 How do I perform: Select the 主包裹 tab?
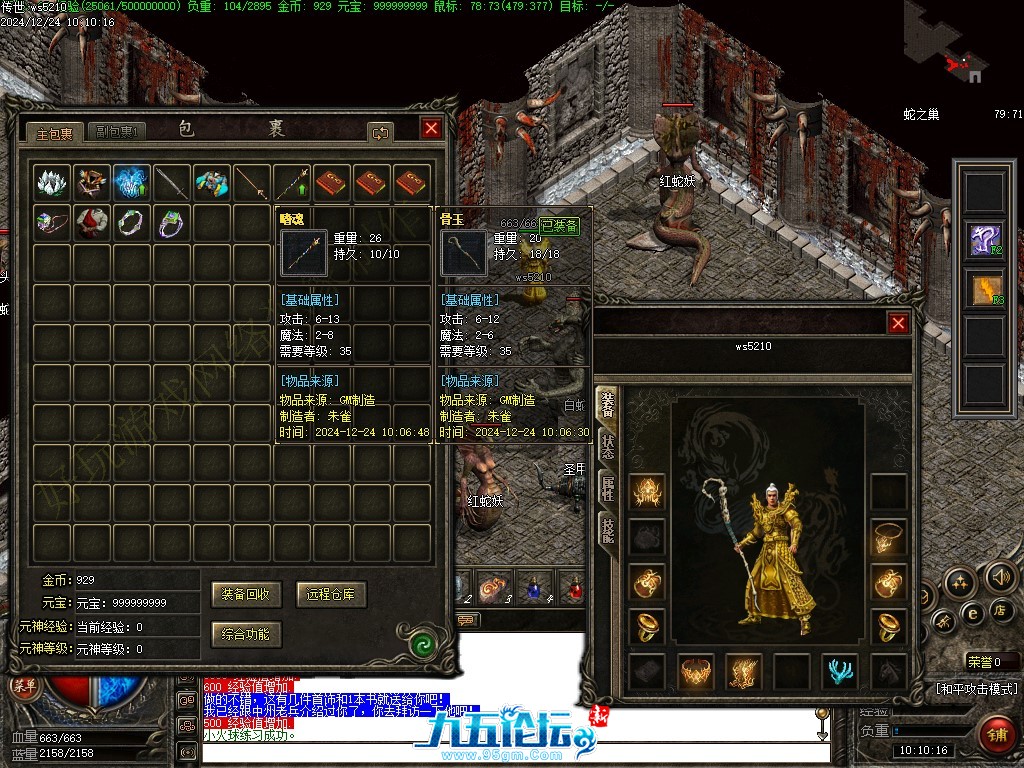click(x=55, y=132)
